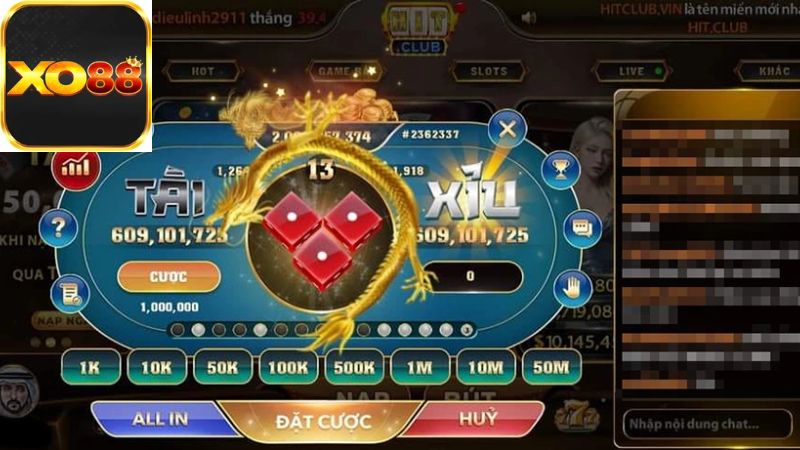Choose the 50M bet chip
Image resolution: width=800 pixels, height=450 pixels.
click(x=551, y=367)
